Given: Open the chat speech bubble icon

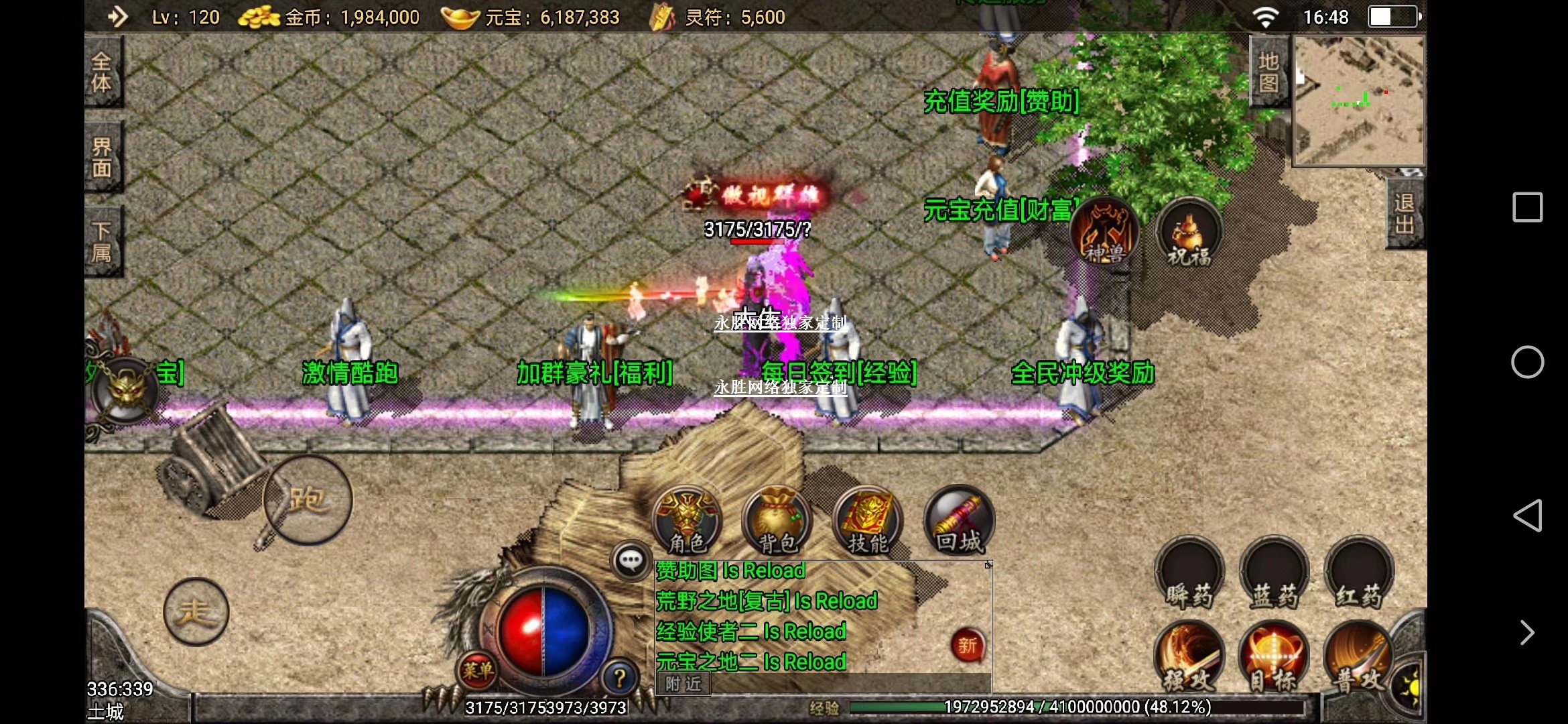Looking at the screenshot, I should (x=631, y=560).
